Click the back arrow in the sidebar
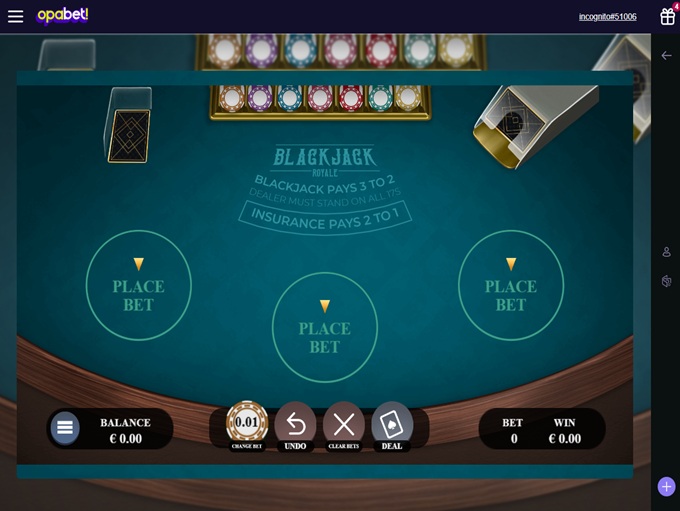 (x=666, y=56)
